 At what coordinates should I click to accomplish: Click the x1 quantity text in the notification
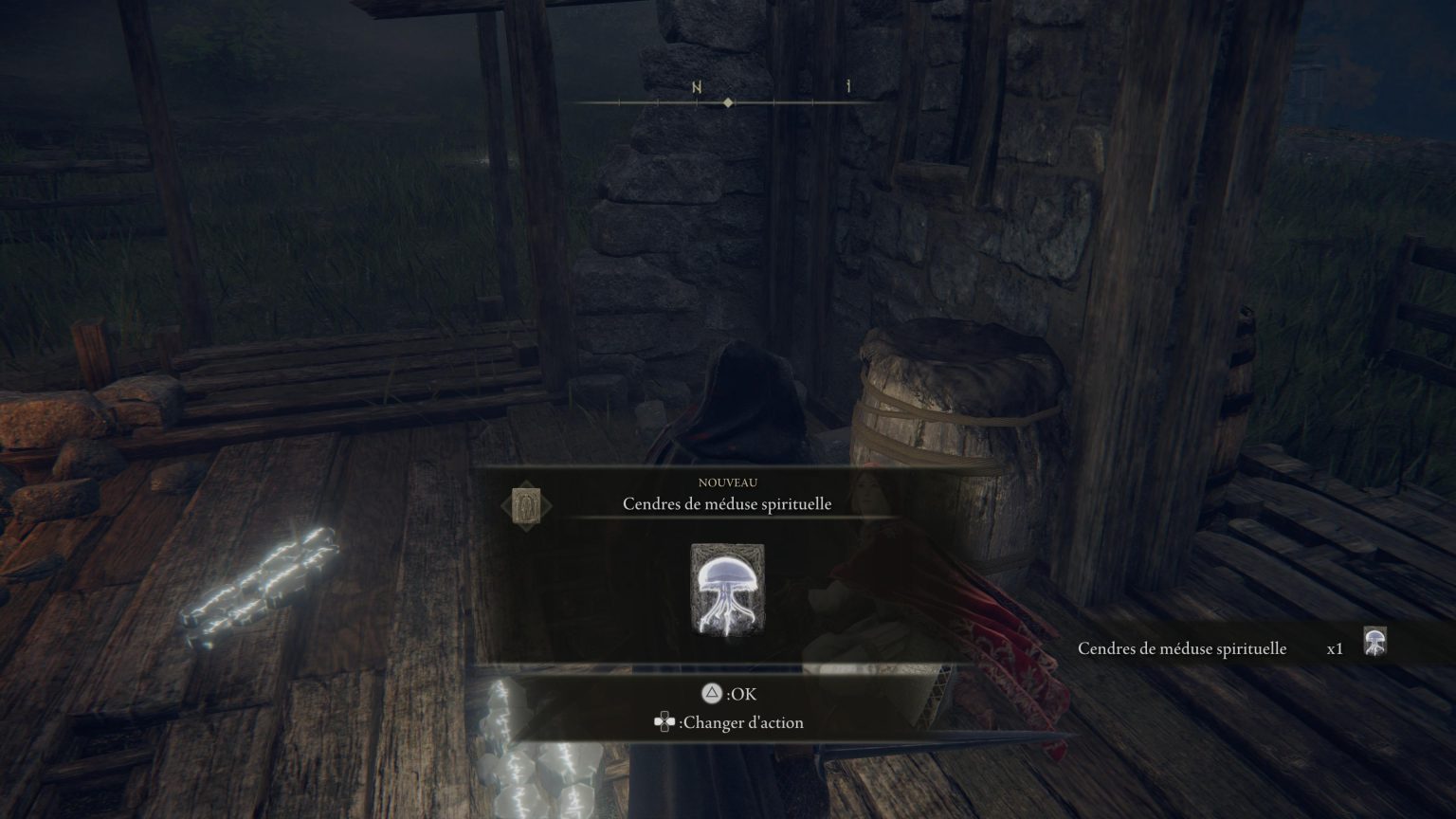click(x=1336, y=648)
